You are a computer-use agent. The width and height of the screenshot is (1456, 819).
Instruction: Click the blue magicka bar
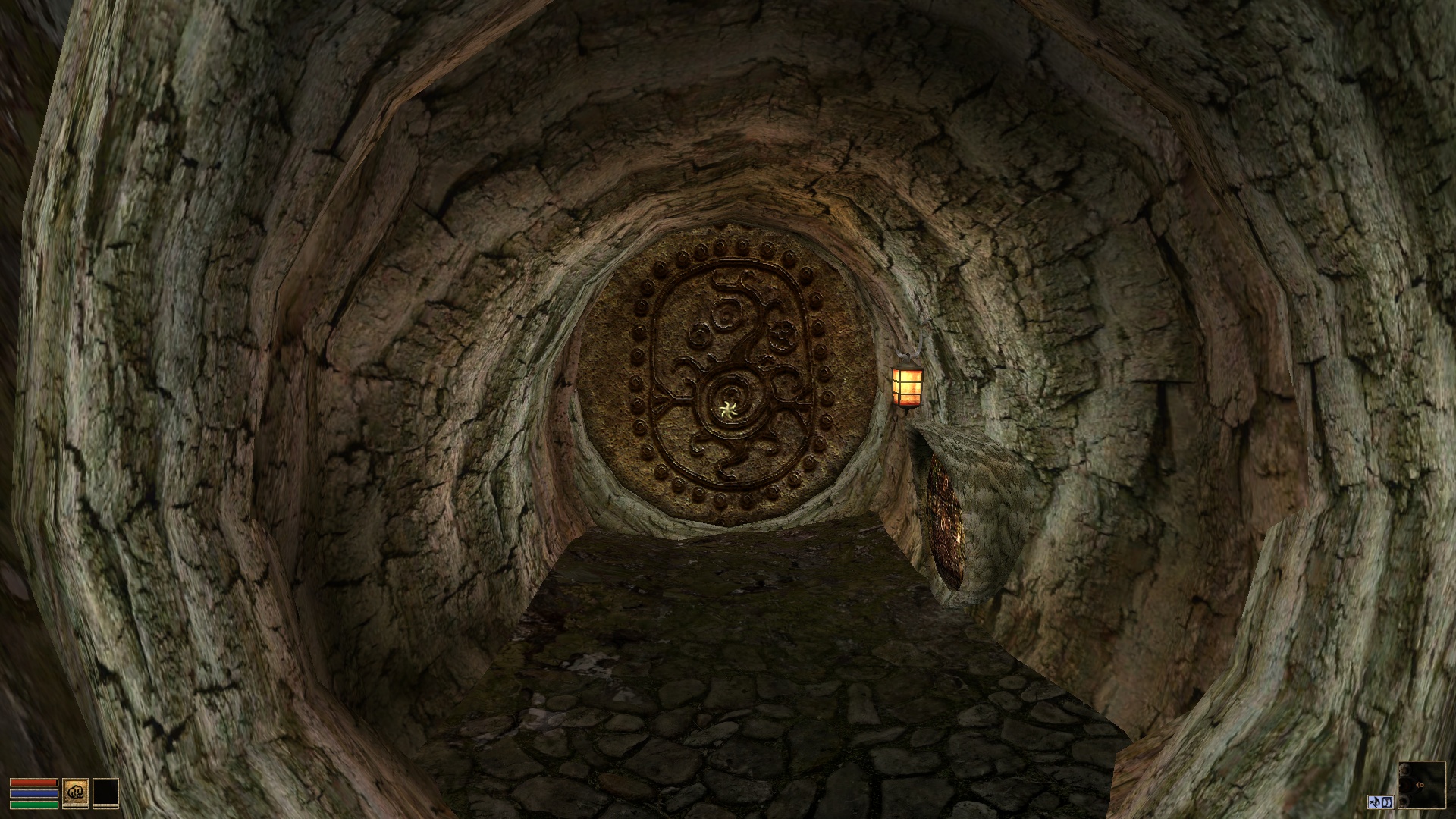(x=34, y=795)
